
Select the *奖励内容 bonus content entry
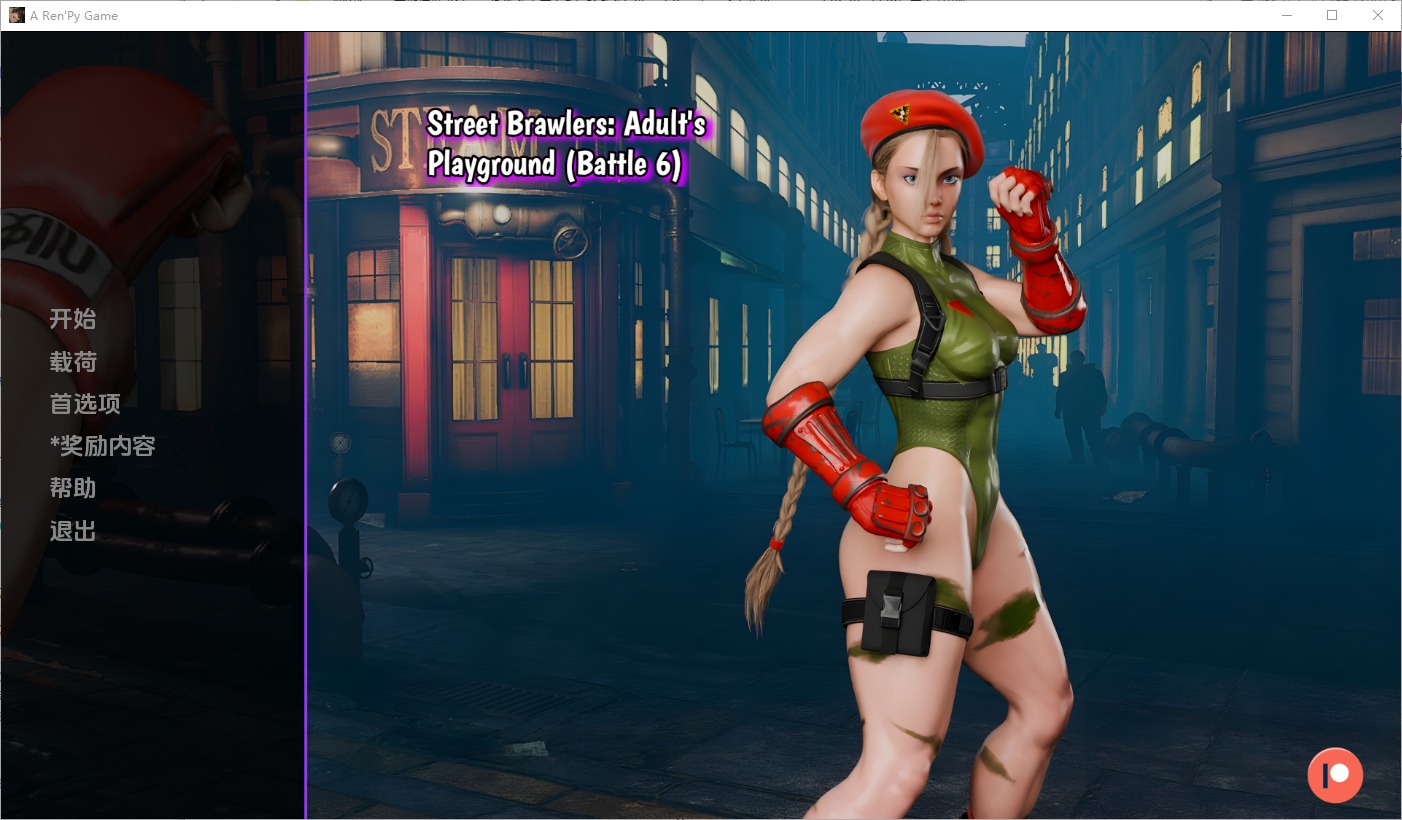click(x=103, y=446)
